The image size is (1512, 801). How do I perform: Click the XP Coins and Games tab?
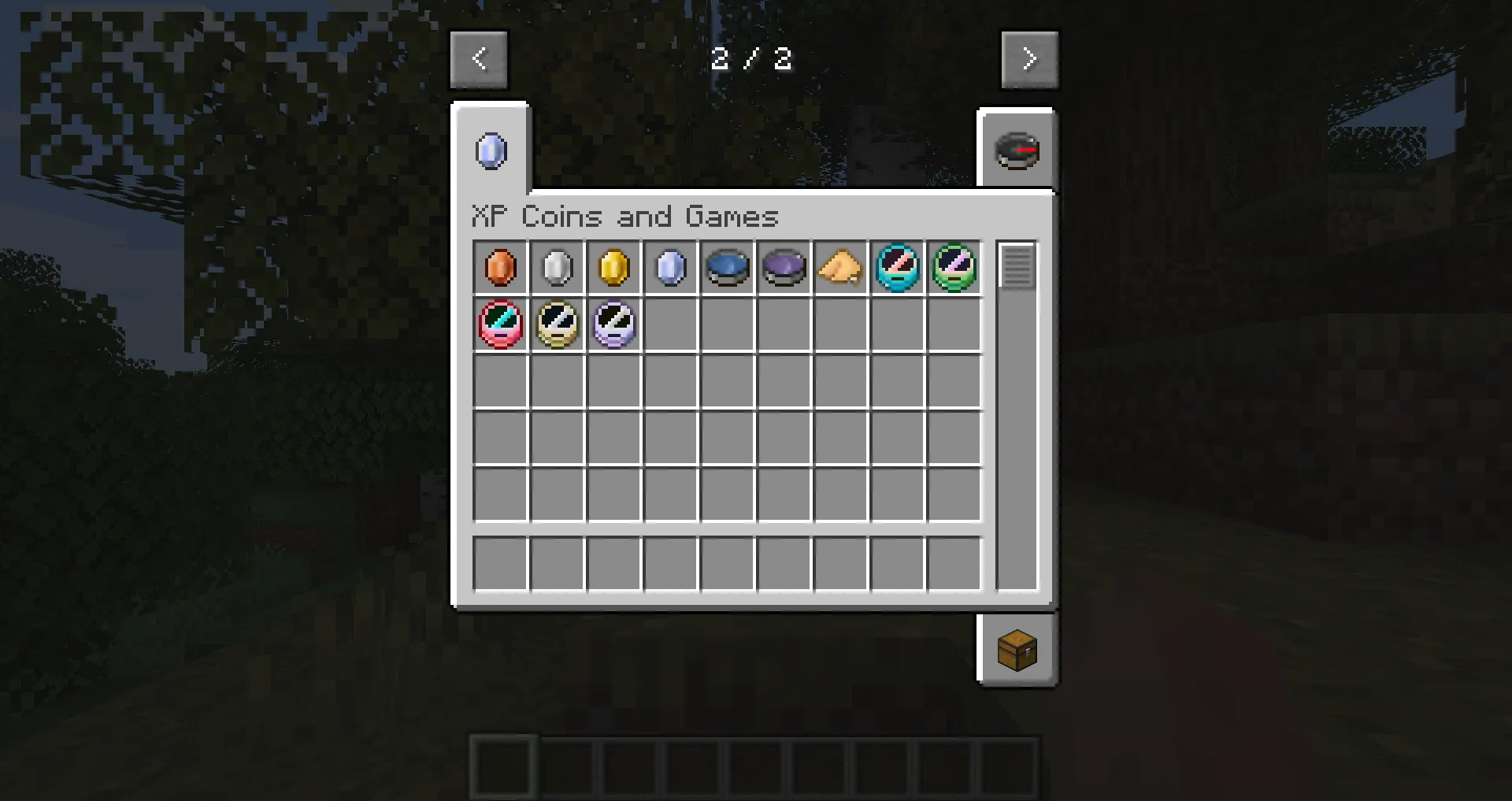pos(490,151)
